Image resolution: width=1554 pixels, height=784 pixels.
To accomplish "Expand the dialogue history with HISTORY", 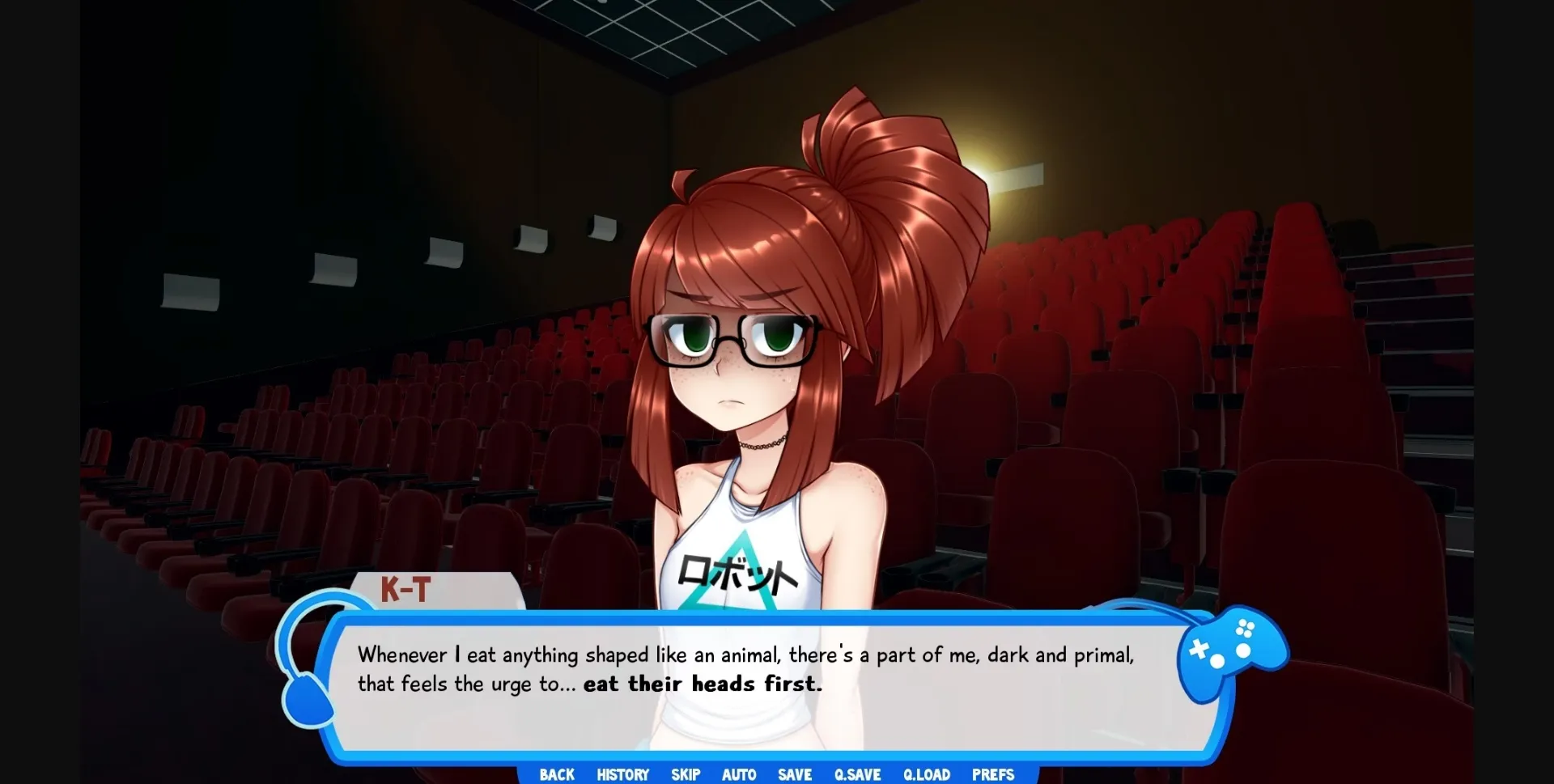I will (622, 774).
